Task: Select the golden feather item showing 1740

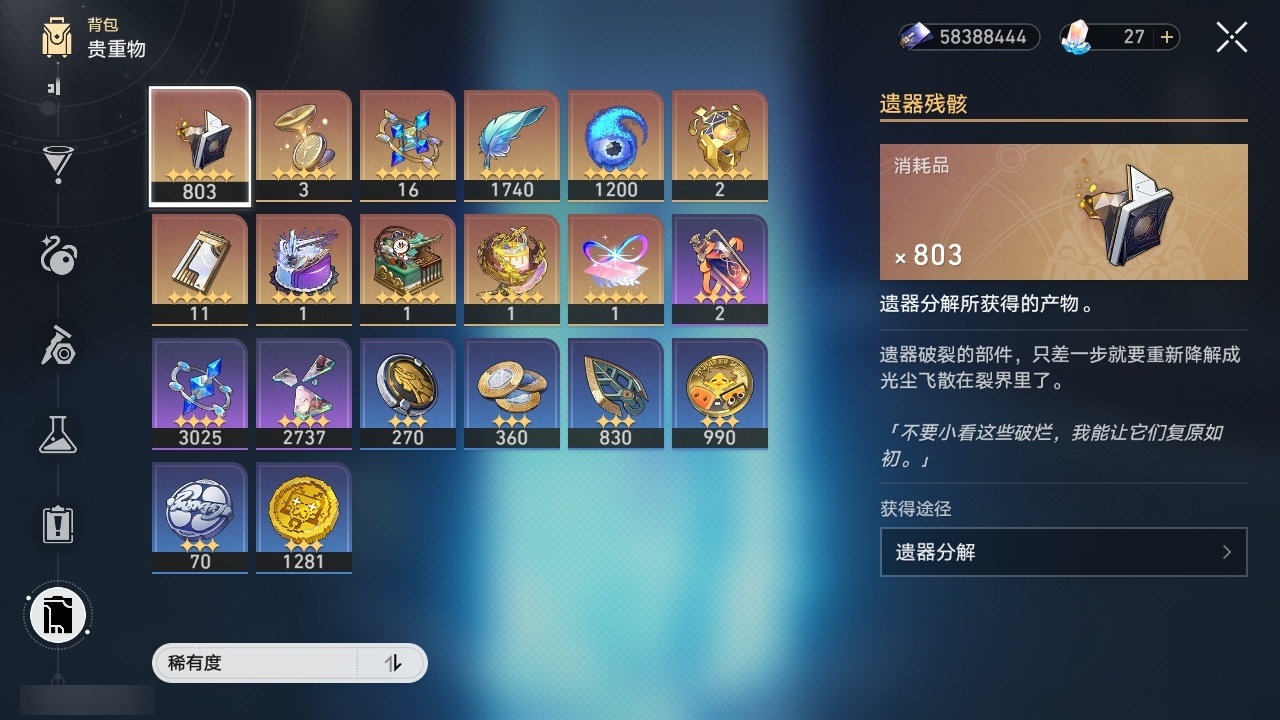Action: [511, 145]
